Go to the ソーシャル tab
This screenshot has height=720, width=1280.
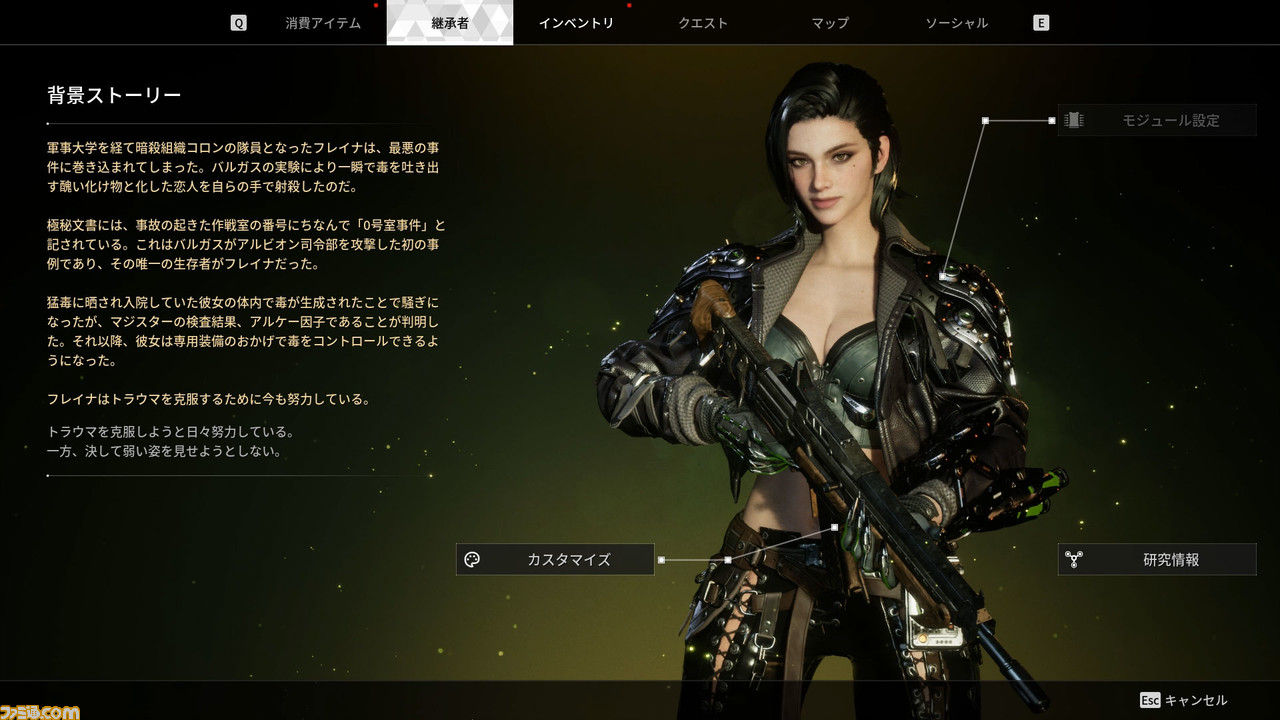coord(957,23)
